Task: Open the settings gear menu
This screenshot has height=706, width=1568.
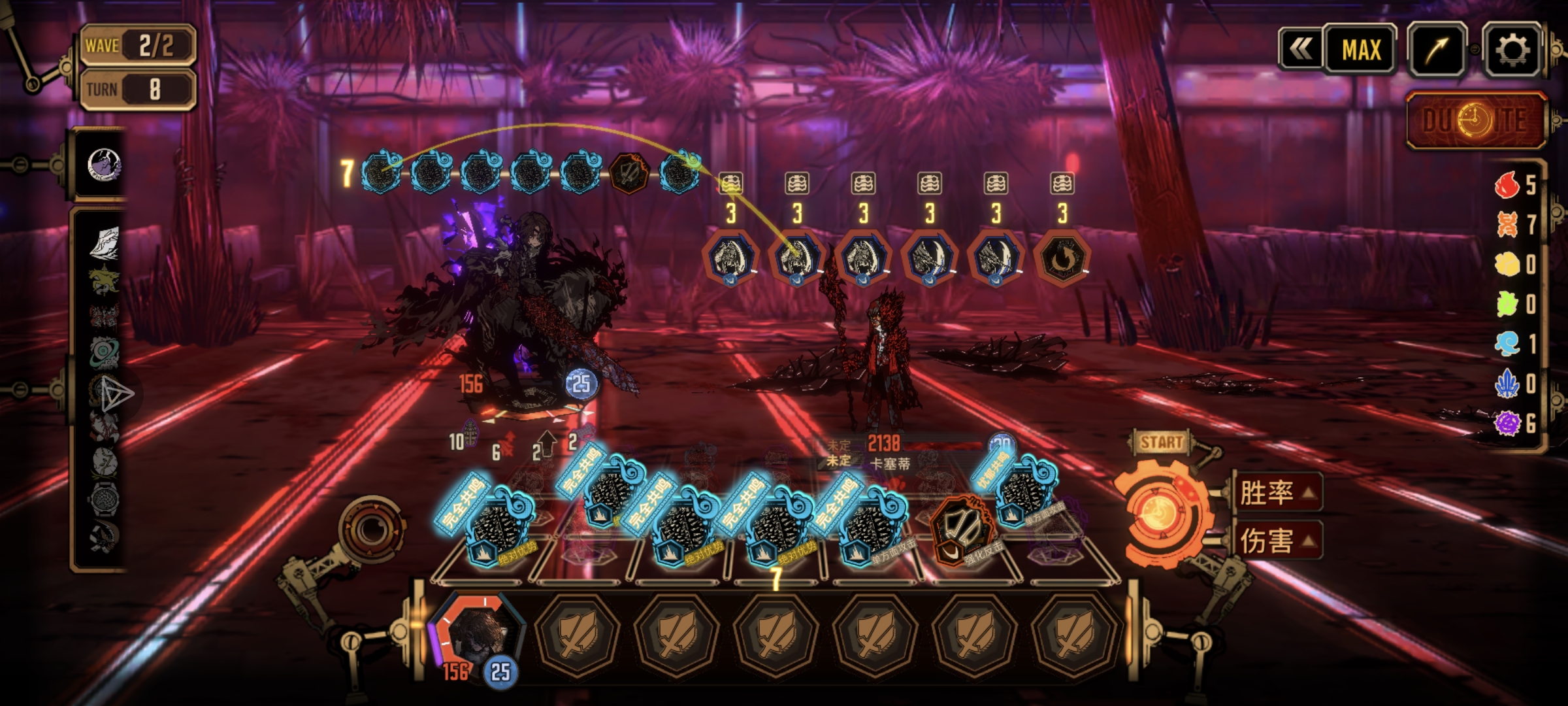Action: coord(1511,50)
